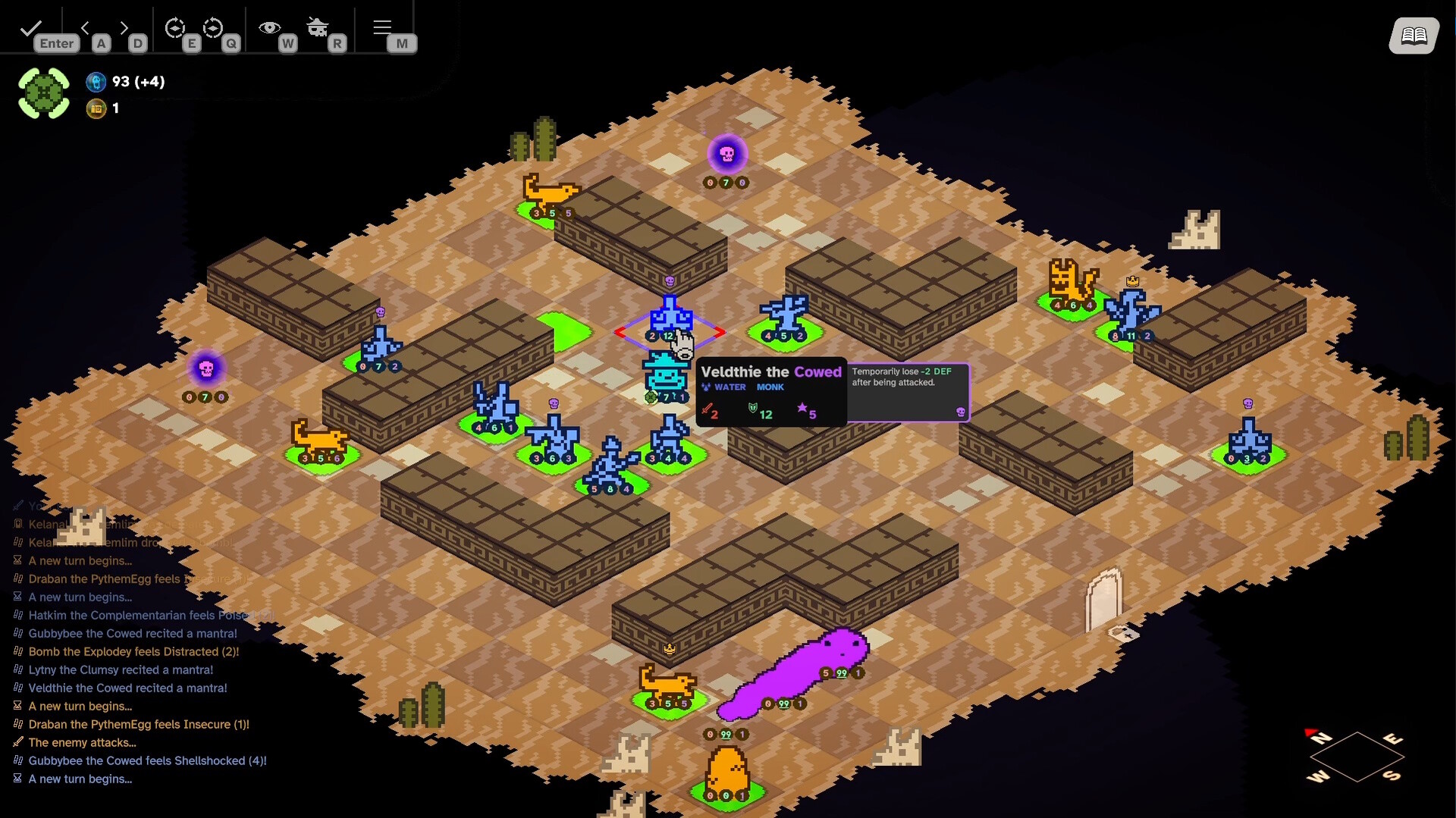Open the danger zone skull icon near R
Screen dimensions: 1456x818
pos(318,27)
